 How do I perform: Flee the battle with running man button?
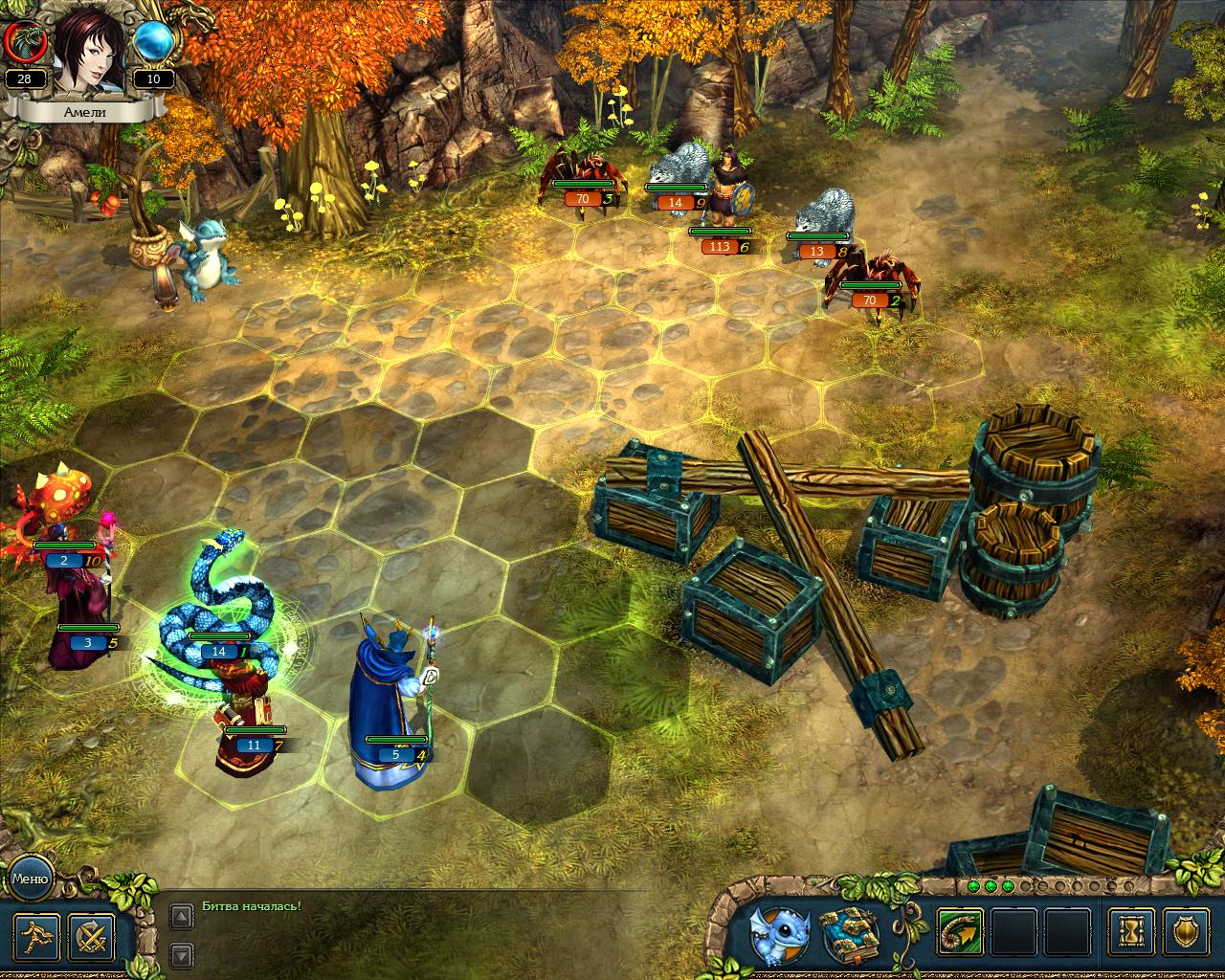(x=37, y=937)
